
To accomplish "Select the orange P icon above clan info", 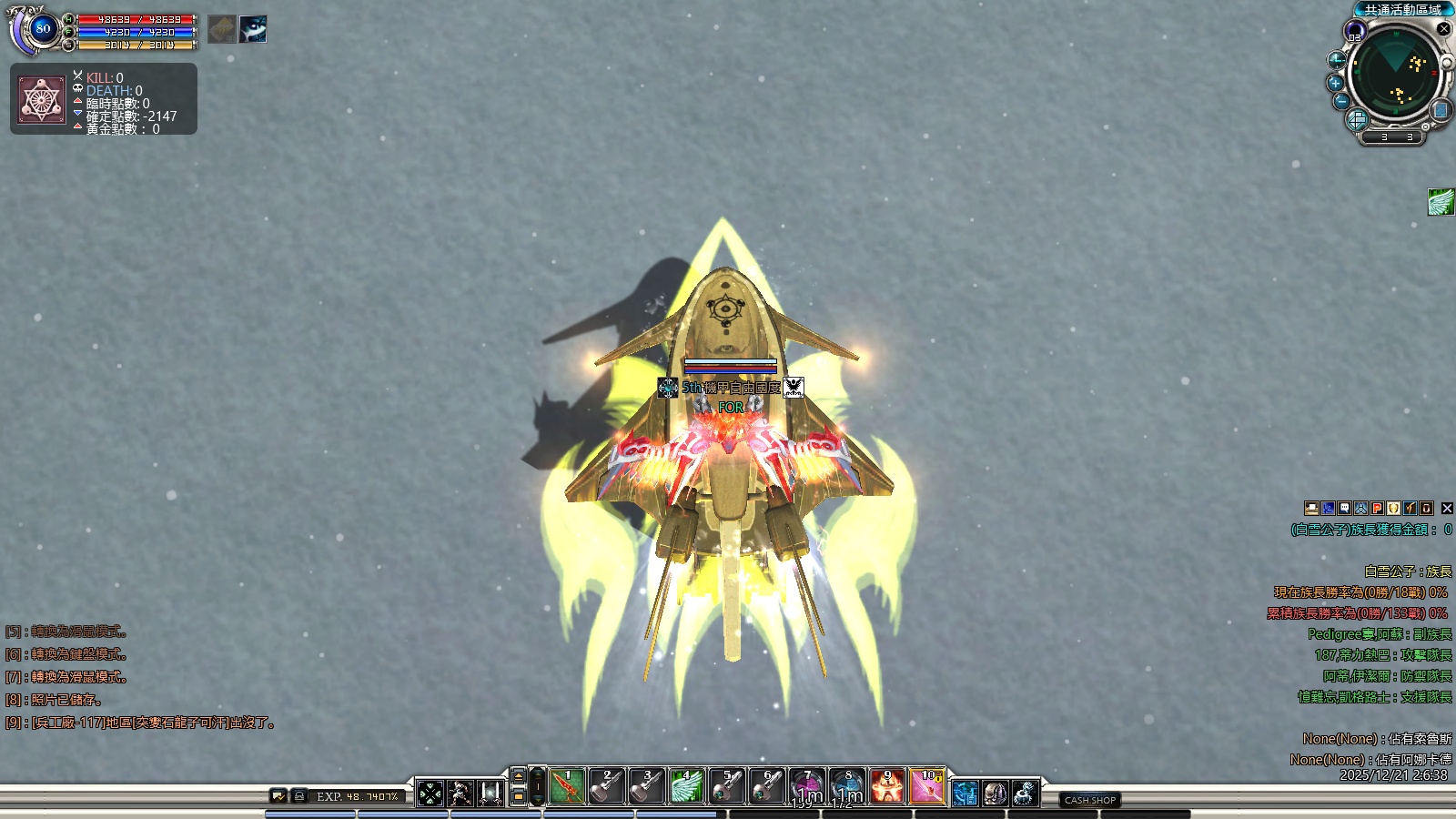I will point(1378,509).
